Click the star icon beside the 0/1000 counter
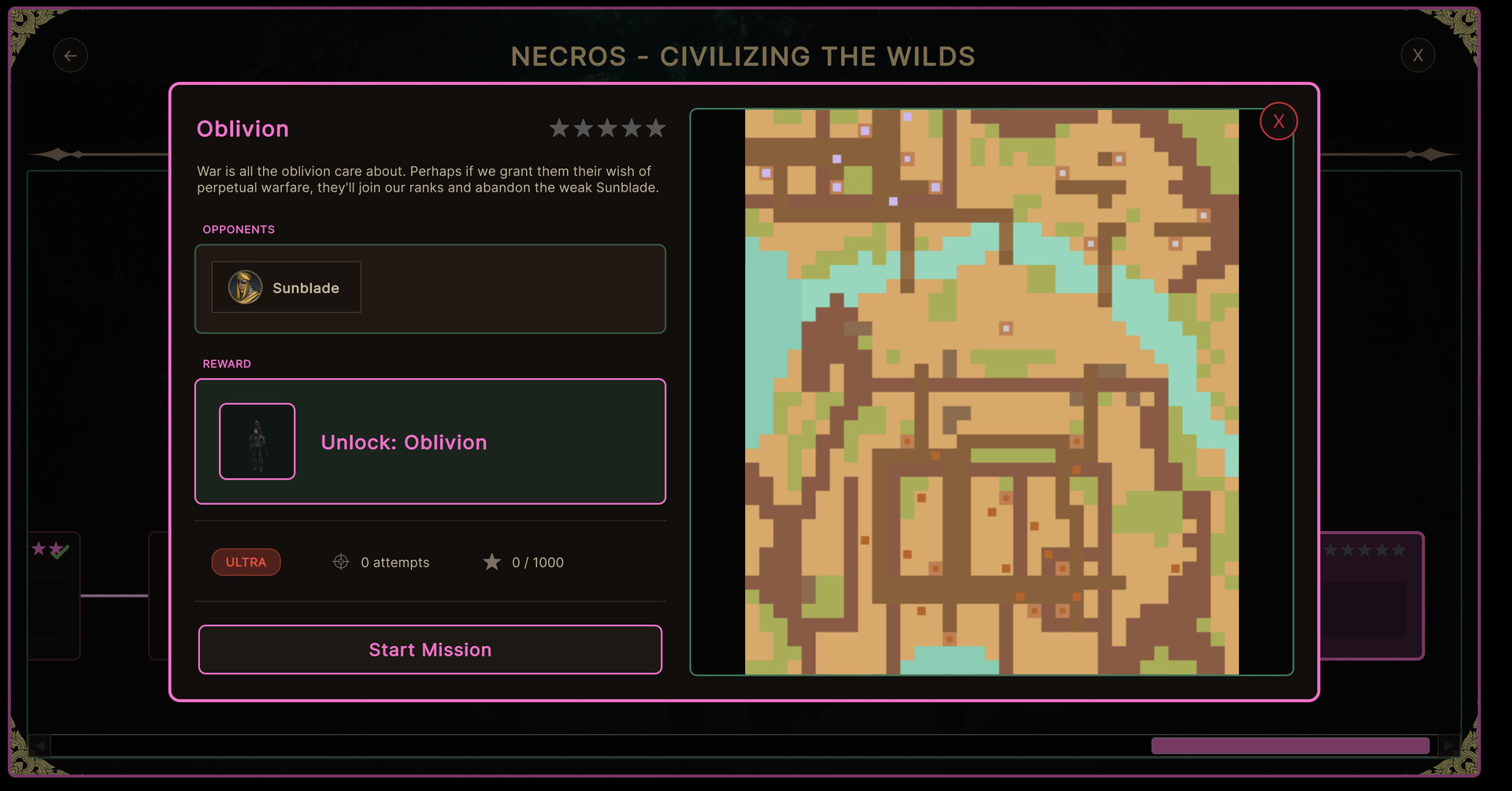1512x791 pixels. click(x=492, y=561)
